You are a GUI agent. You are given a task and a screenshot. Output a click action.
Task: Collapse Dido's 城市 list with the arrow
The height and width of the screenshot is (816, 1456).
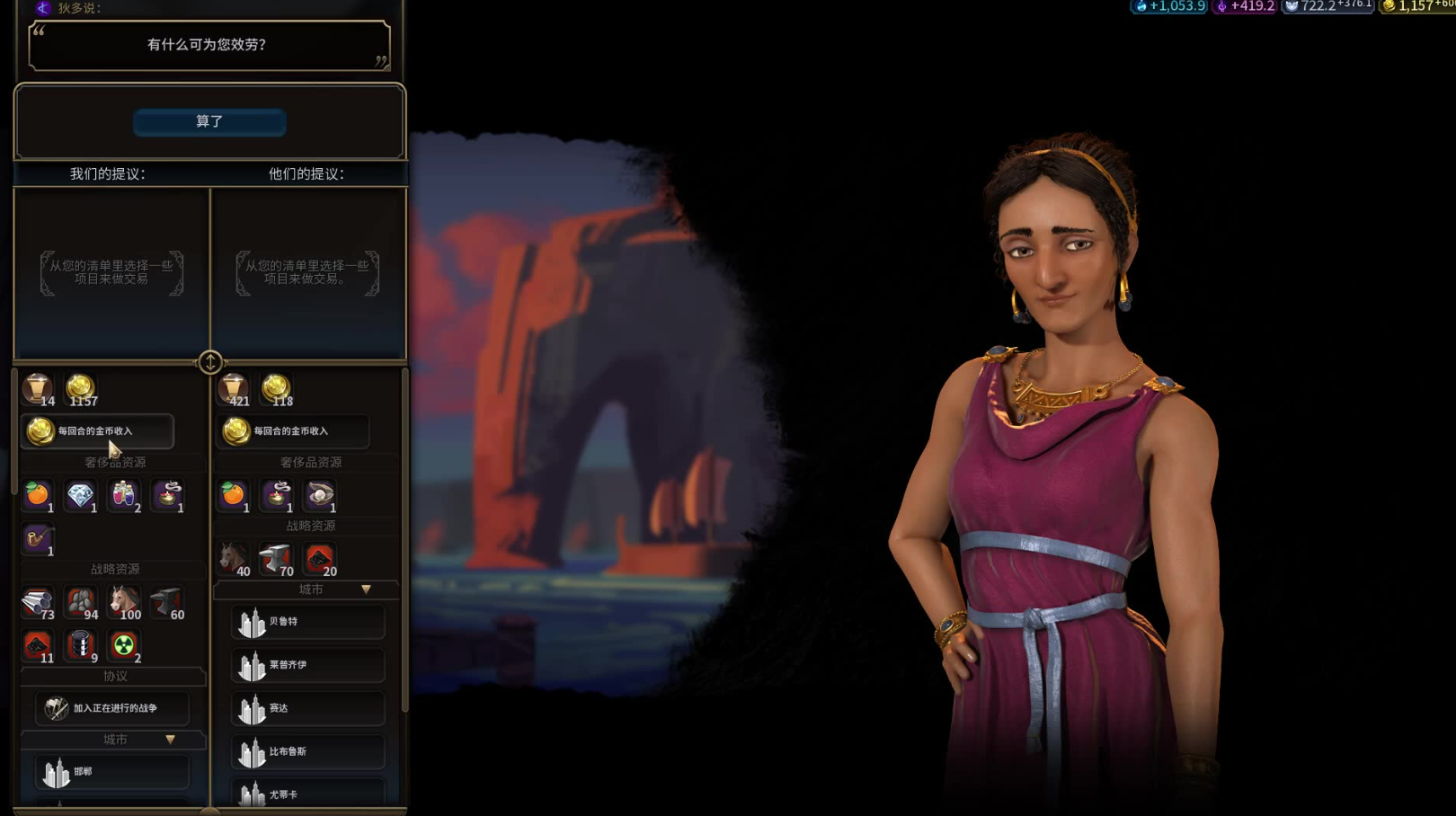click(x=366, y=590)
